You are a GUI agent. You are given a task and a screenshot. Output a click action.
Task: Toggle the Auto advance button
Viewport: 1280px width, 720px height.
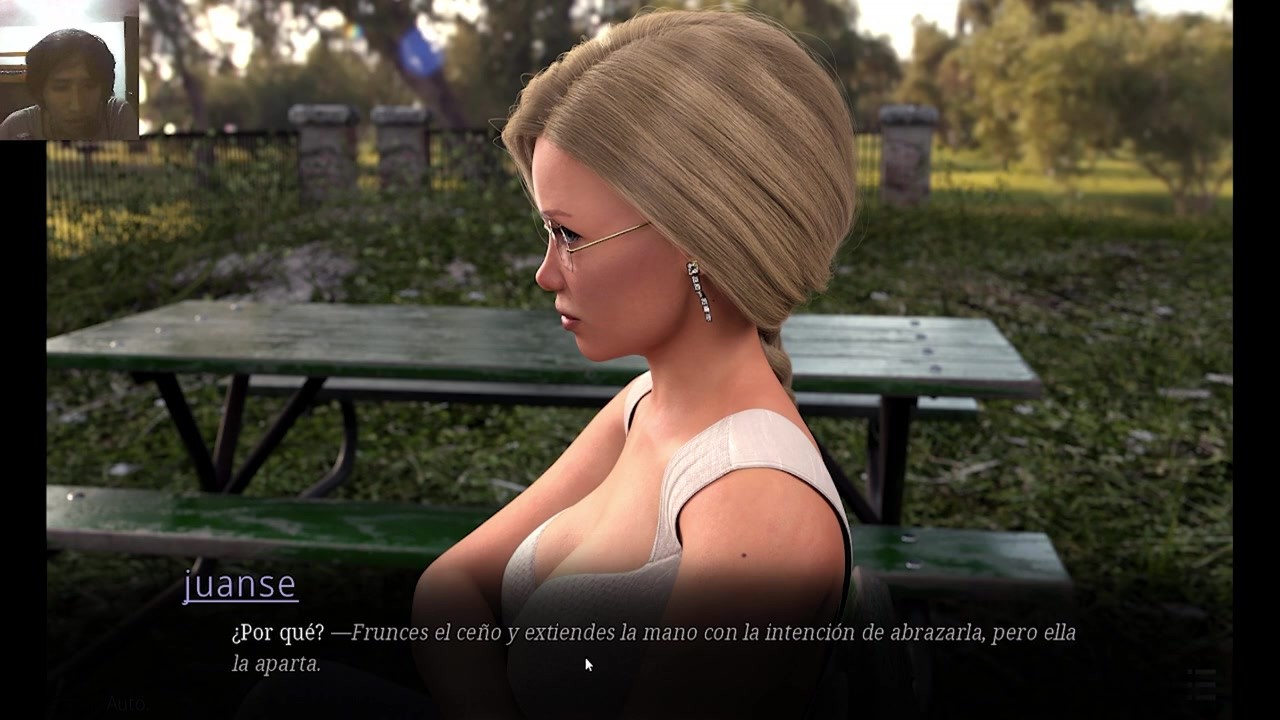tap(127, 703)
